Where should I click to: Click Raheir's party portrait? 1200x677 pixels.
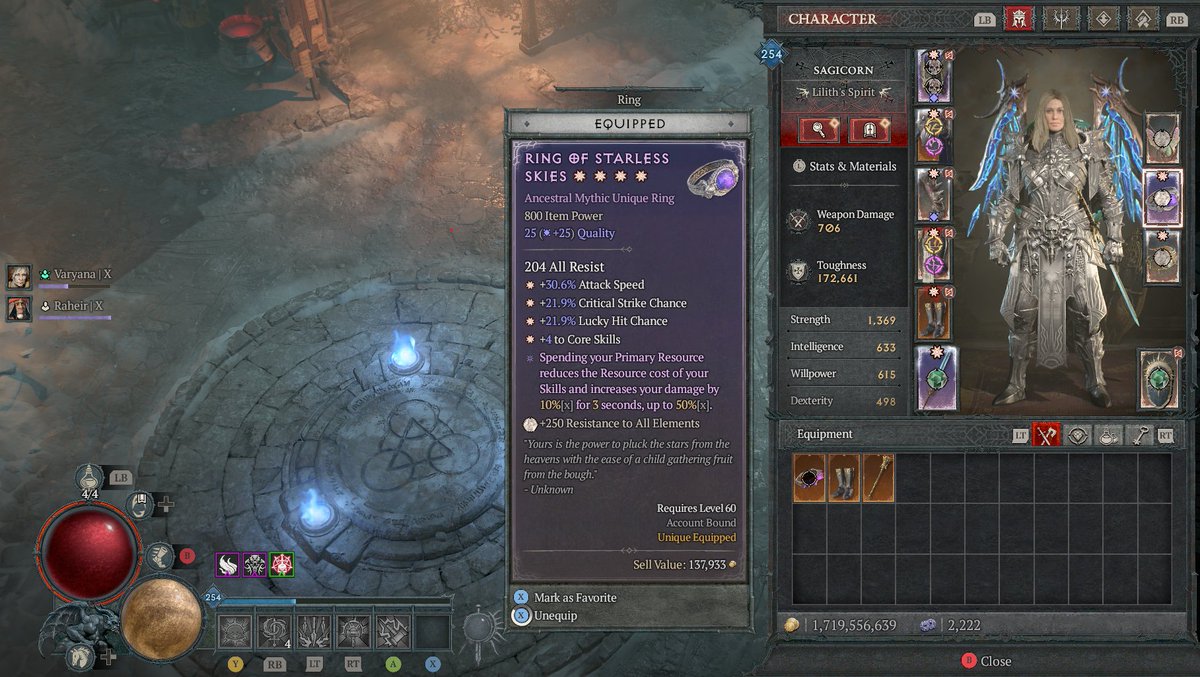18,307
